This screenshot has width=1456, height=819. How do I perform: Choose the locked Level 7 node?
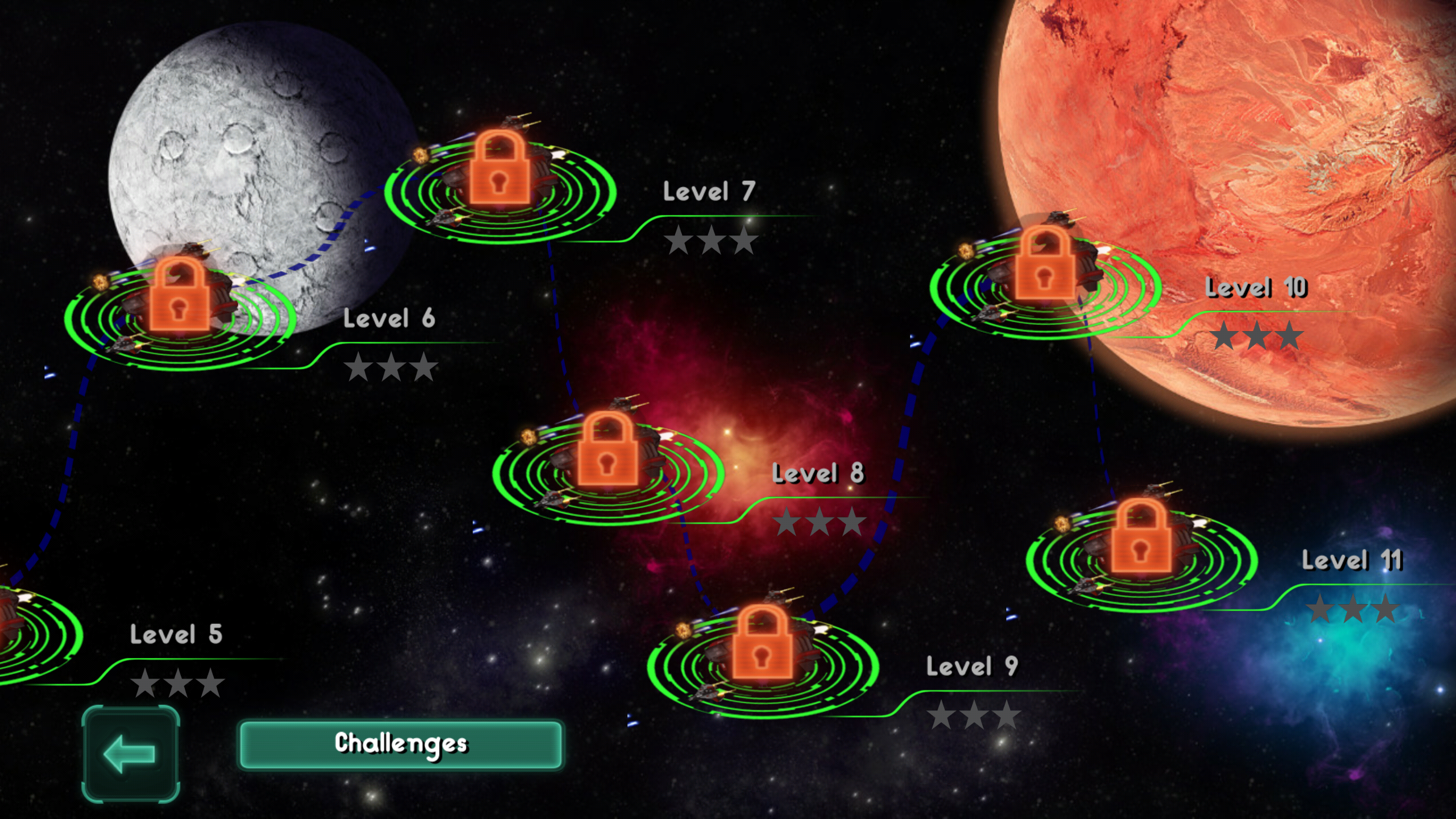500,173
